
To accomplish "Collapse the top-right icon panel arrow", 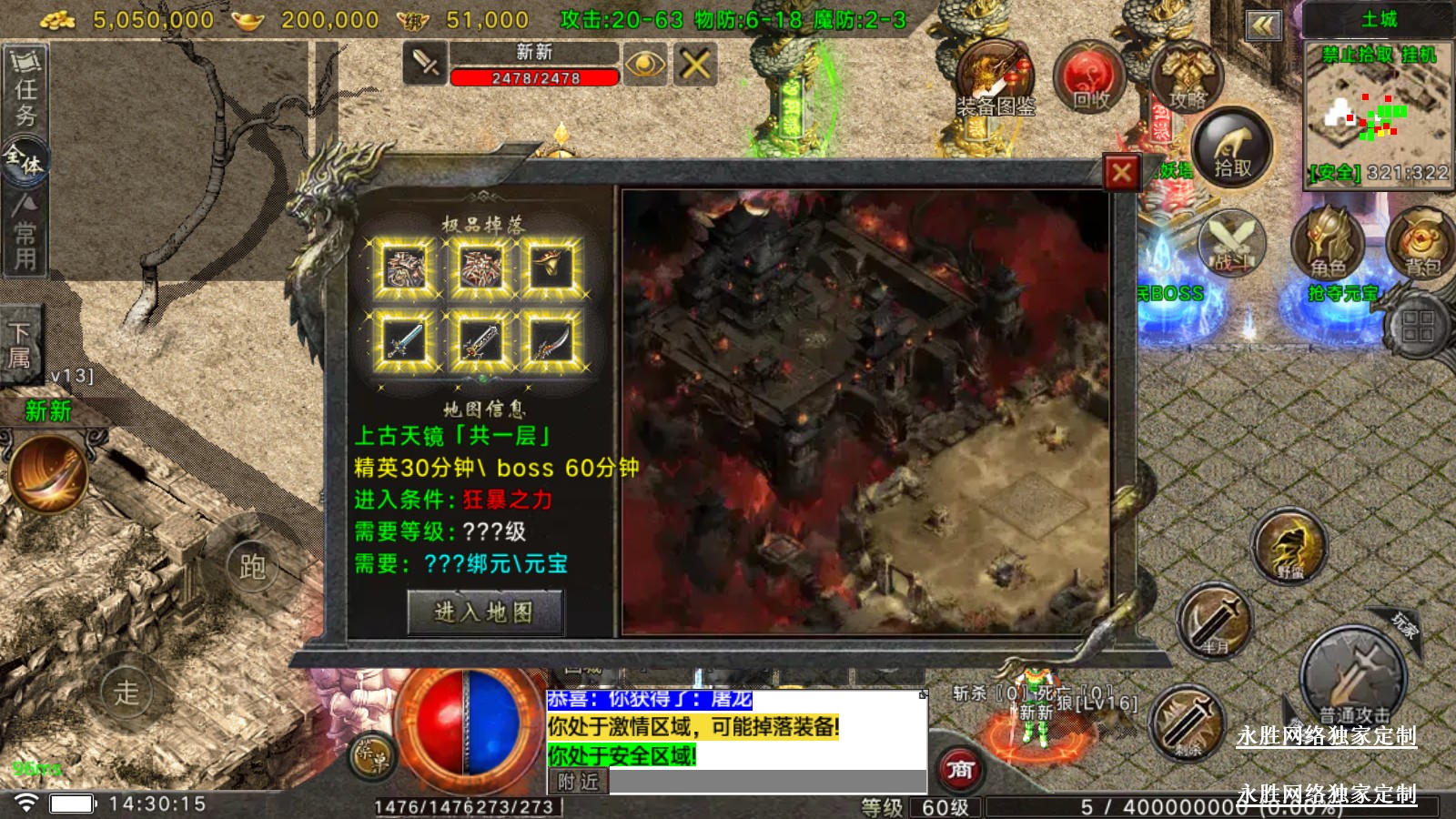I will [x=1262, y=25].
